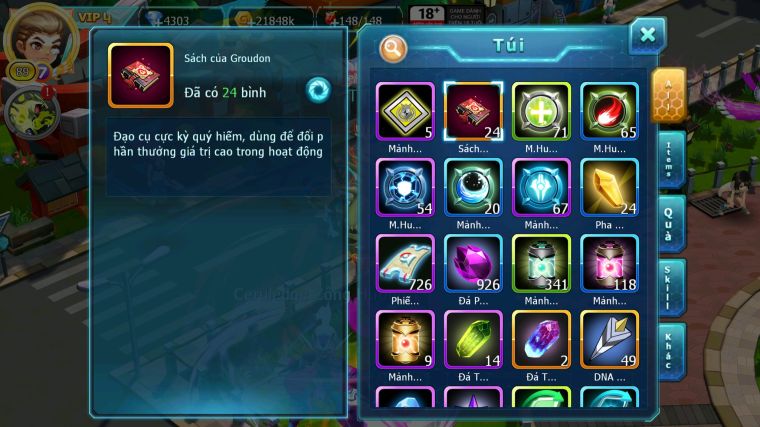The image size is (760, 427).
Task: Select the ticket item with 726
Action: point(405,263)
